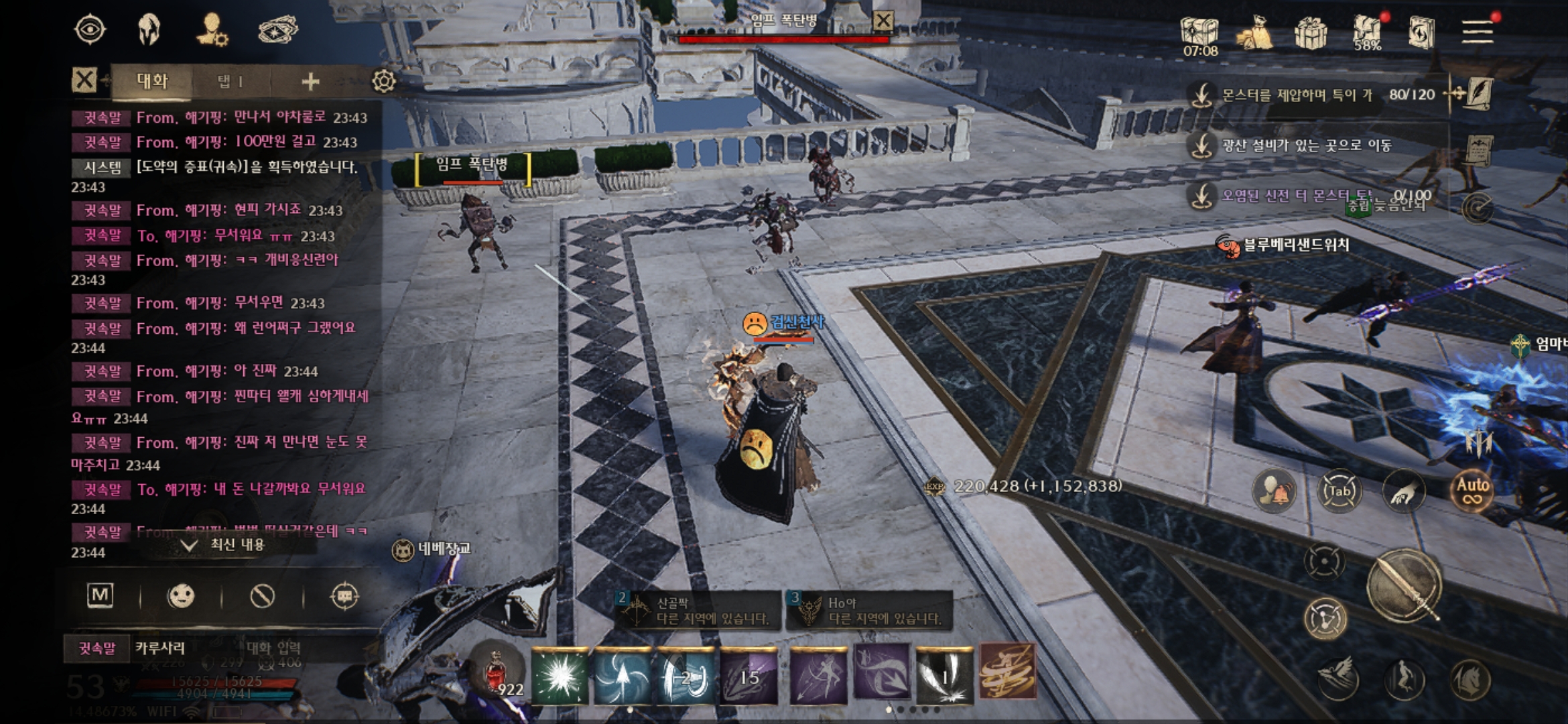Toggle the Auto combat button
The image size is (1568, 724).
tap(1472, 491)
